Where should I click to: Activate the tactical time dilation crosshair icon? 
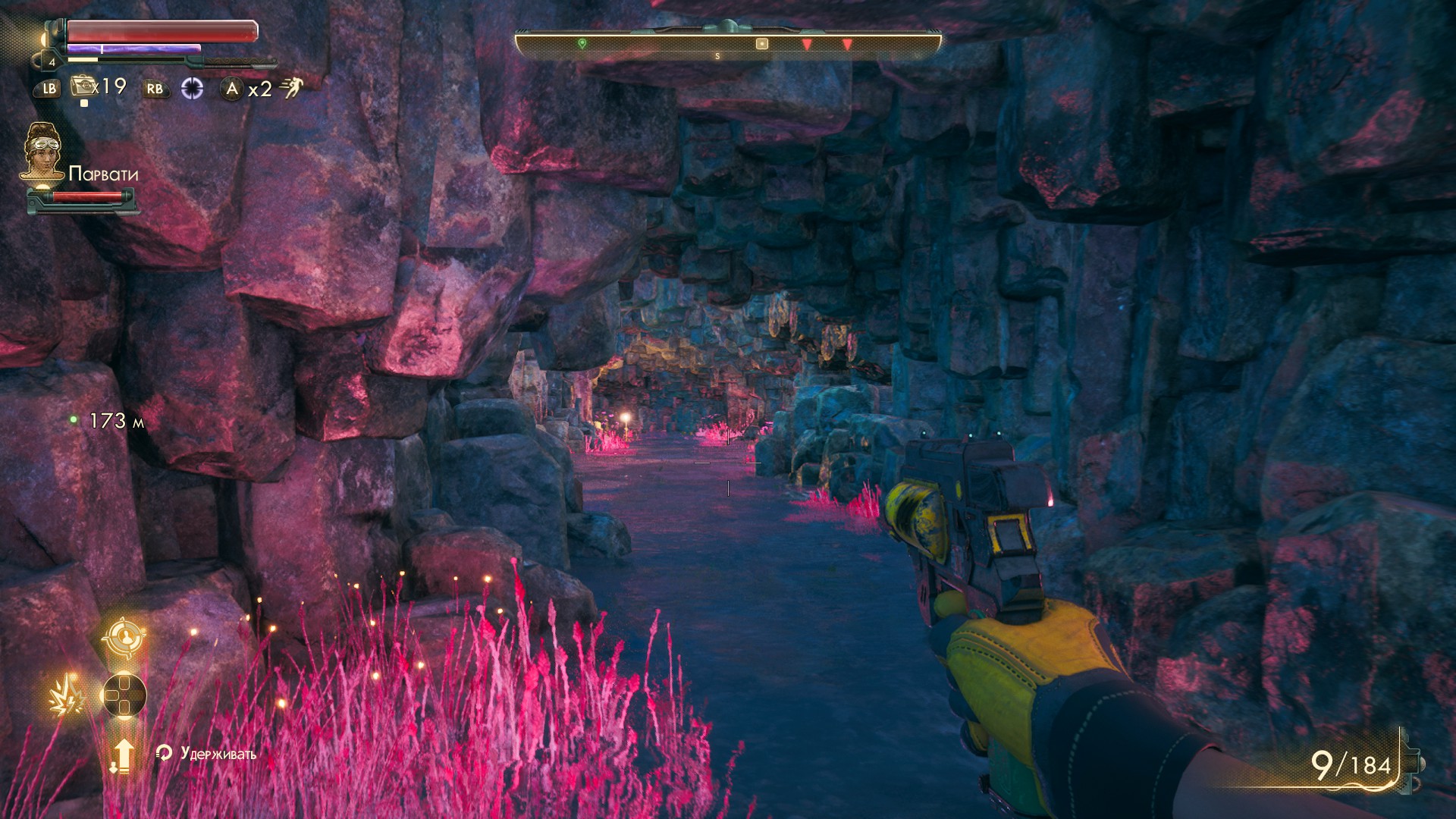(193, 89)
